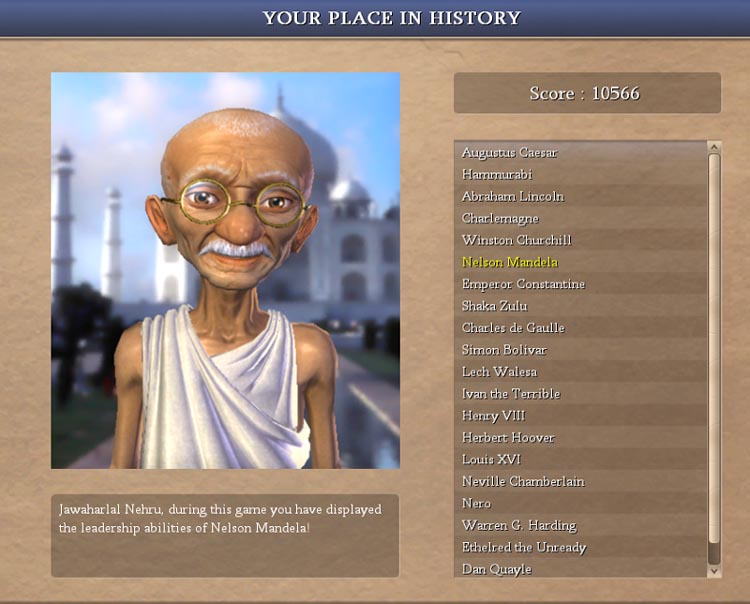Click the scroll-up arrow of the leader list
The image size is (750, 604).
coord(714,147)
